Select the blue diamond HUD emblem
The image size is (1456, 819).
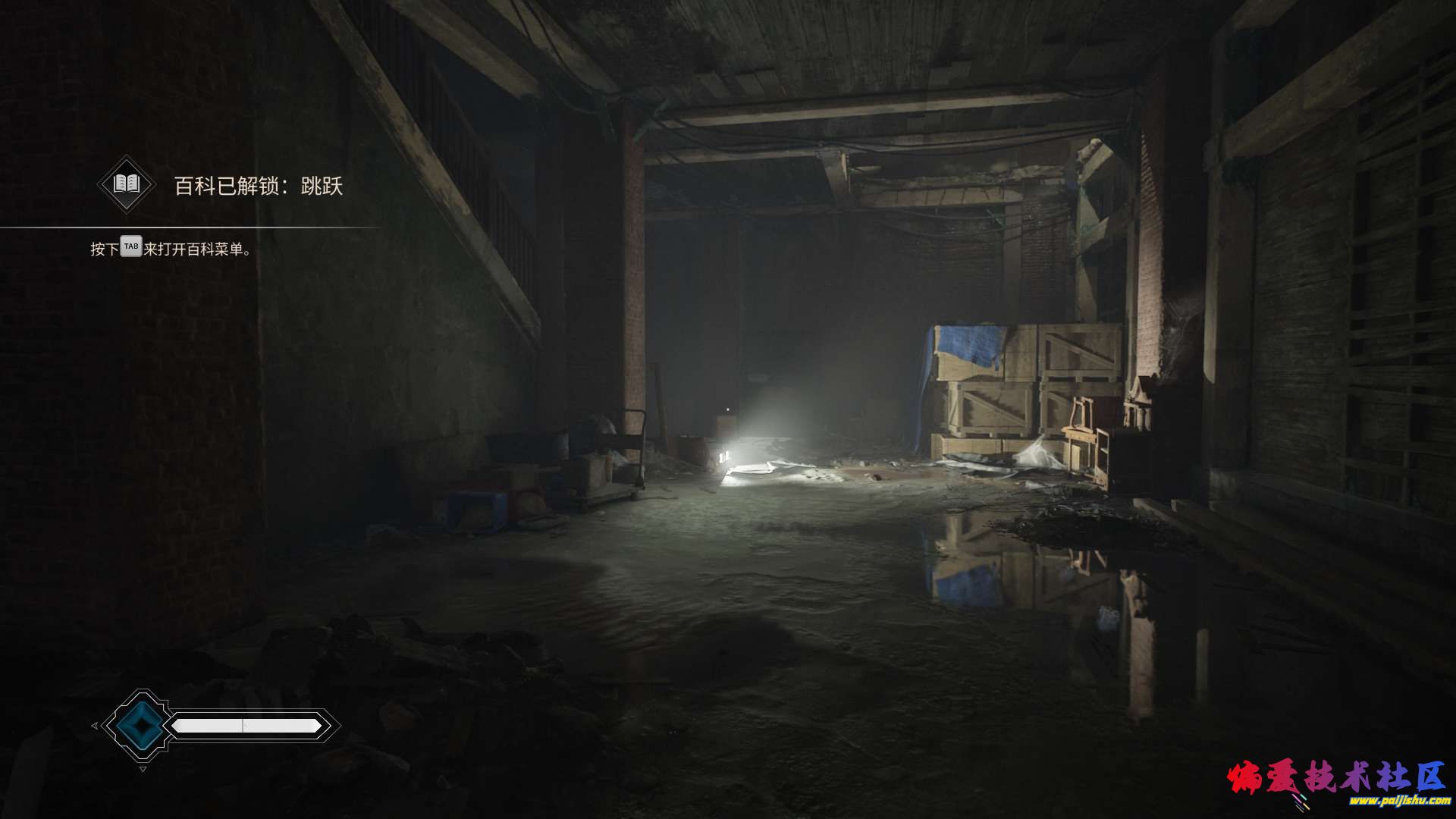click(x=140, y=726)
